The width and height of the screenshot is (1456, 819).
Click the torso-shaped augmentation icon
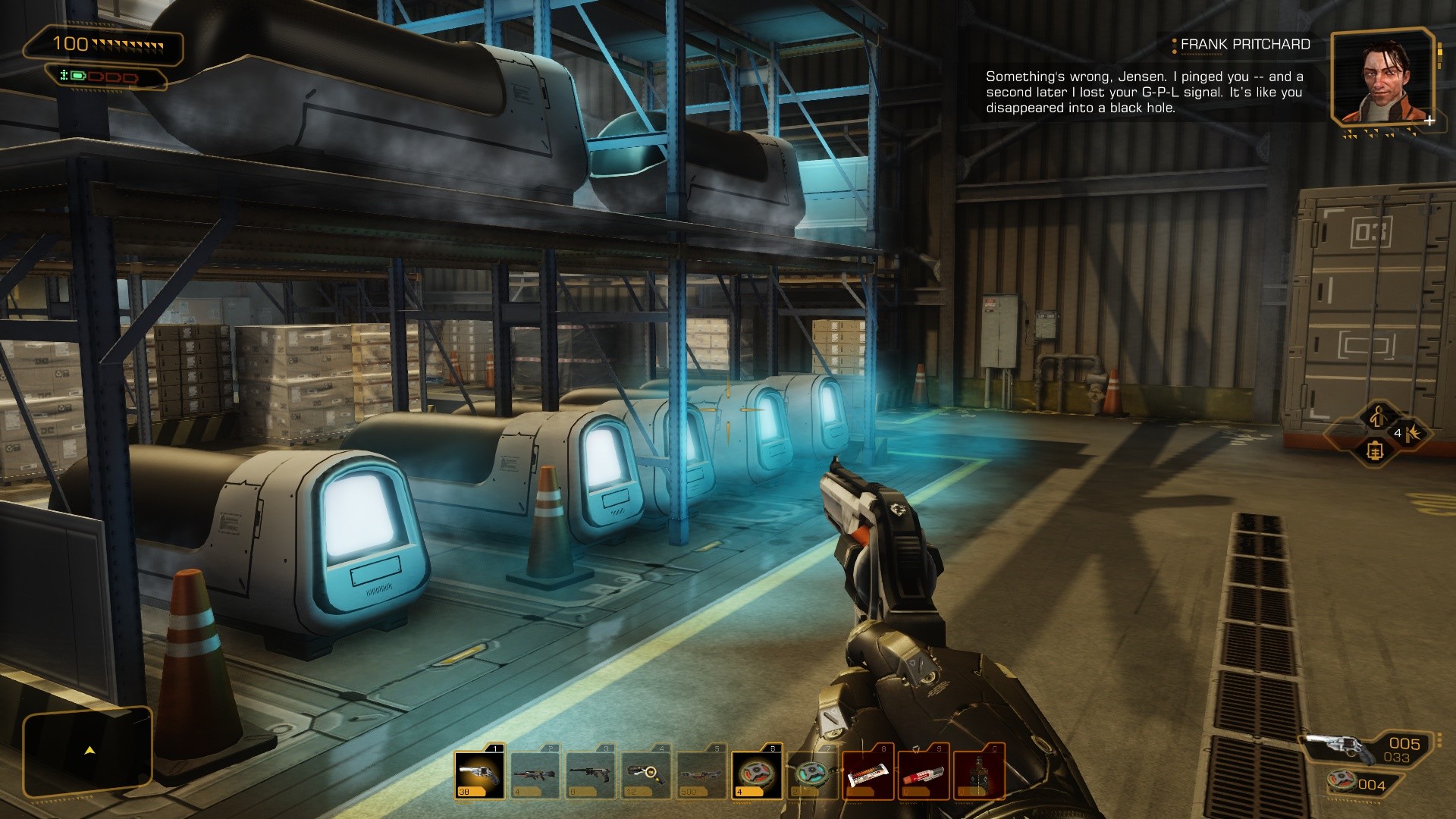coord(1375,451)
